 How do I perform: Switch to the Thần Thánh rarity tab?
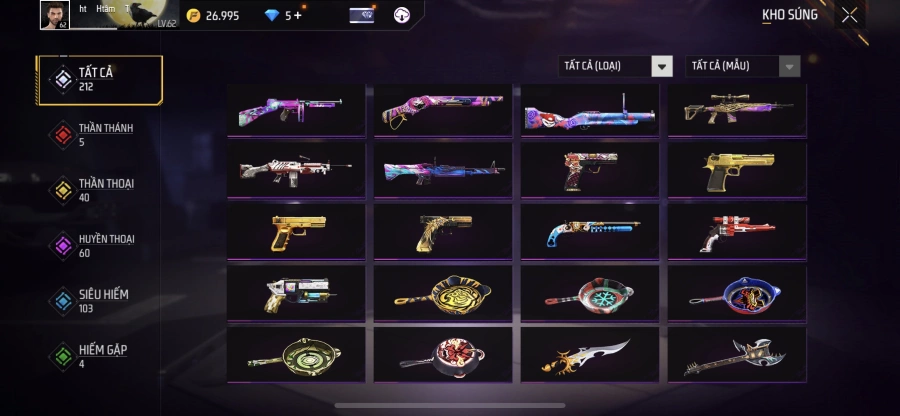pos(99,134)
